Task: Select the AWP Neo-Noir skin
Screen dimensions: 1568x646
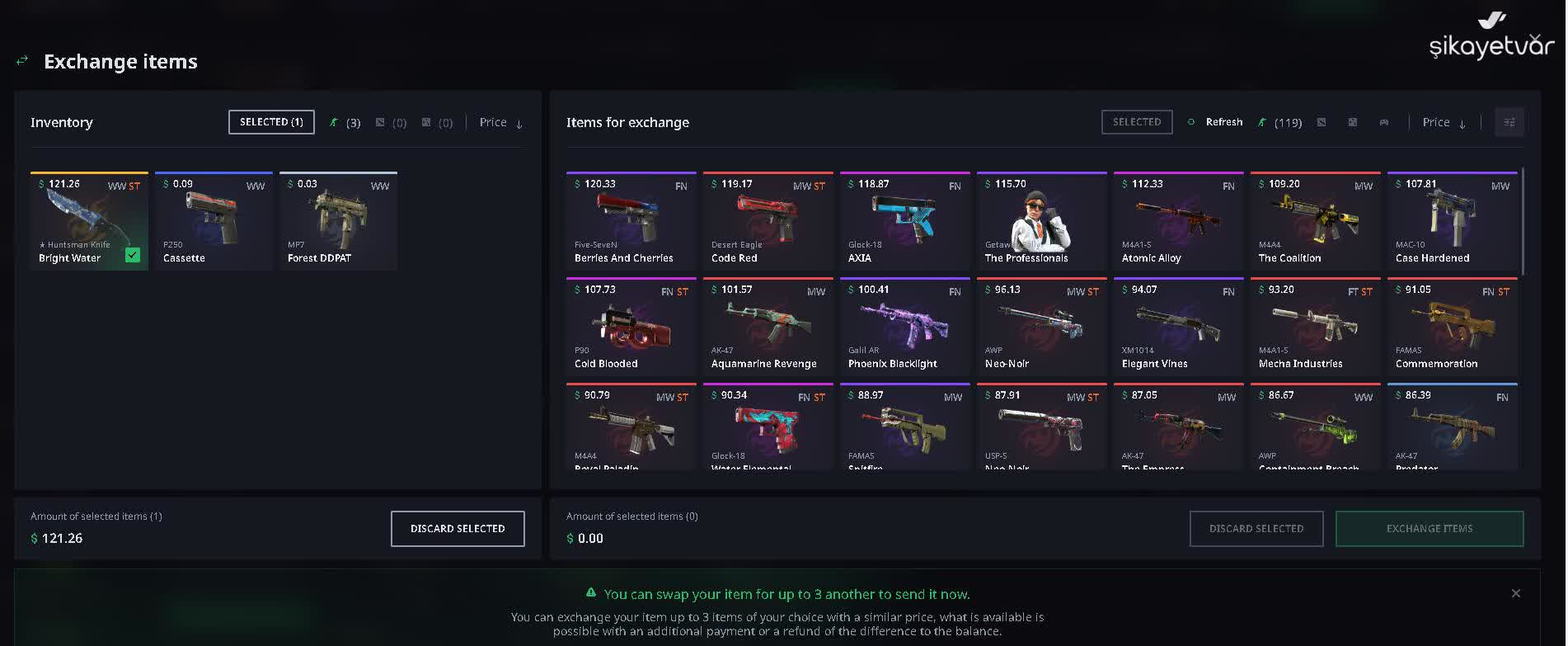Action: tap(1041, 327)
